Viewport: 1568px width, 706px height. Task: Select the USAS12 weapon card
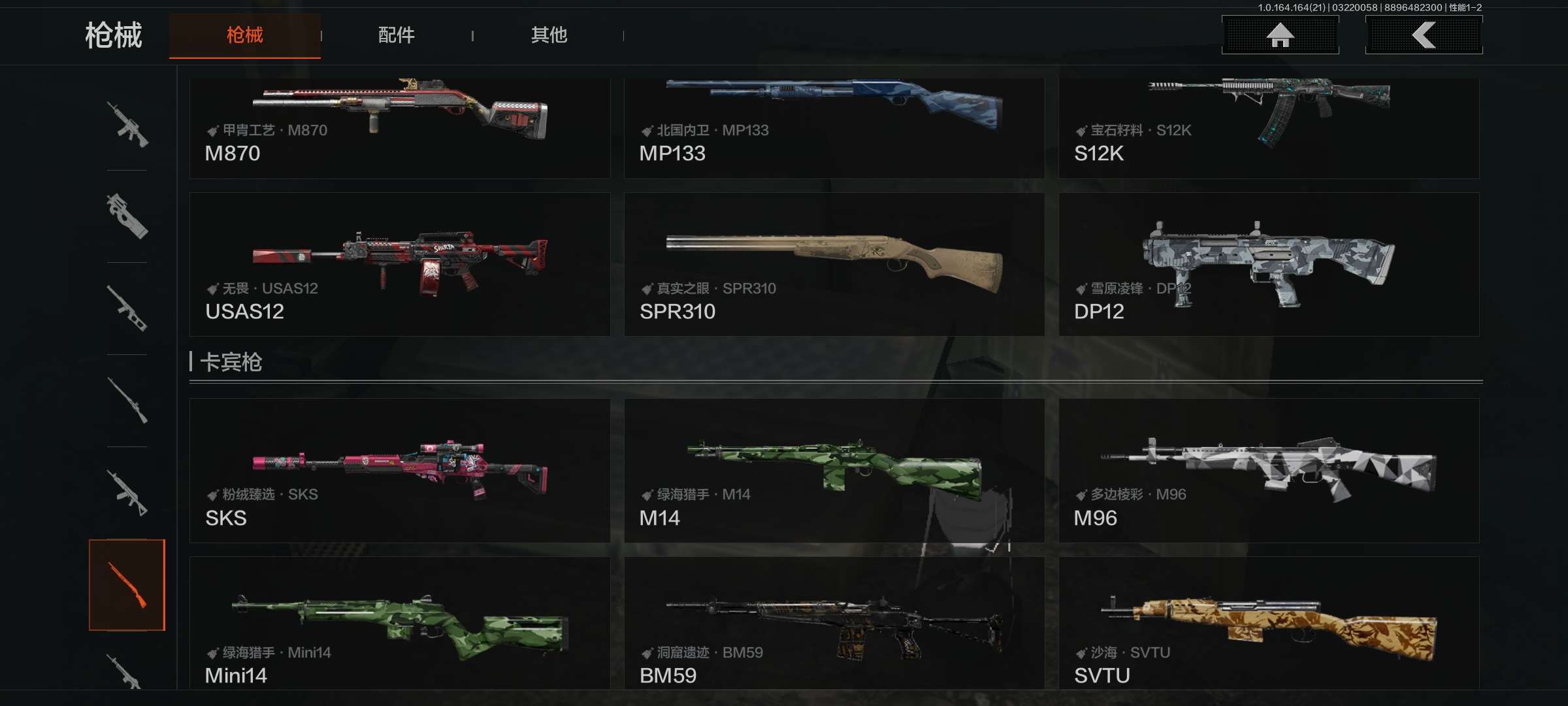tap(399, 265)
